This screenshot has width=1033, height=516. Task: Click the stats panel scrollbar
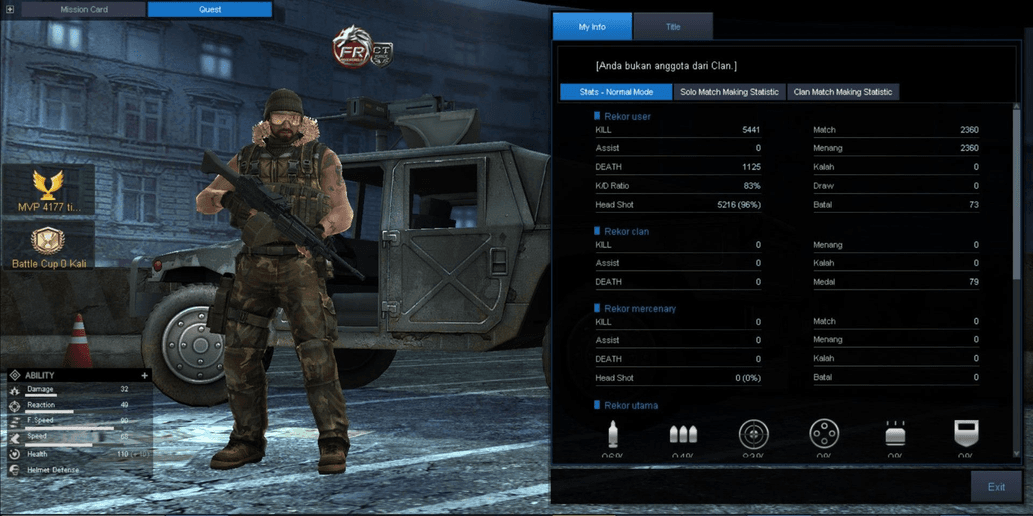point(1017,200)
